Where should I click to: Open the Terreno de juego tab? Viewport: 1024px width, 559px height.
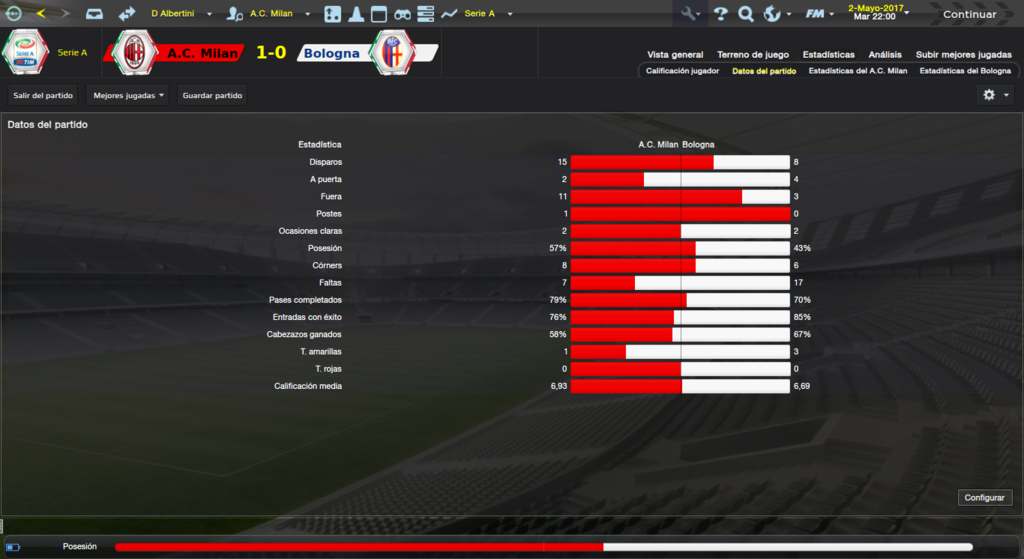tap(752, 55)
